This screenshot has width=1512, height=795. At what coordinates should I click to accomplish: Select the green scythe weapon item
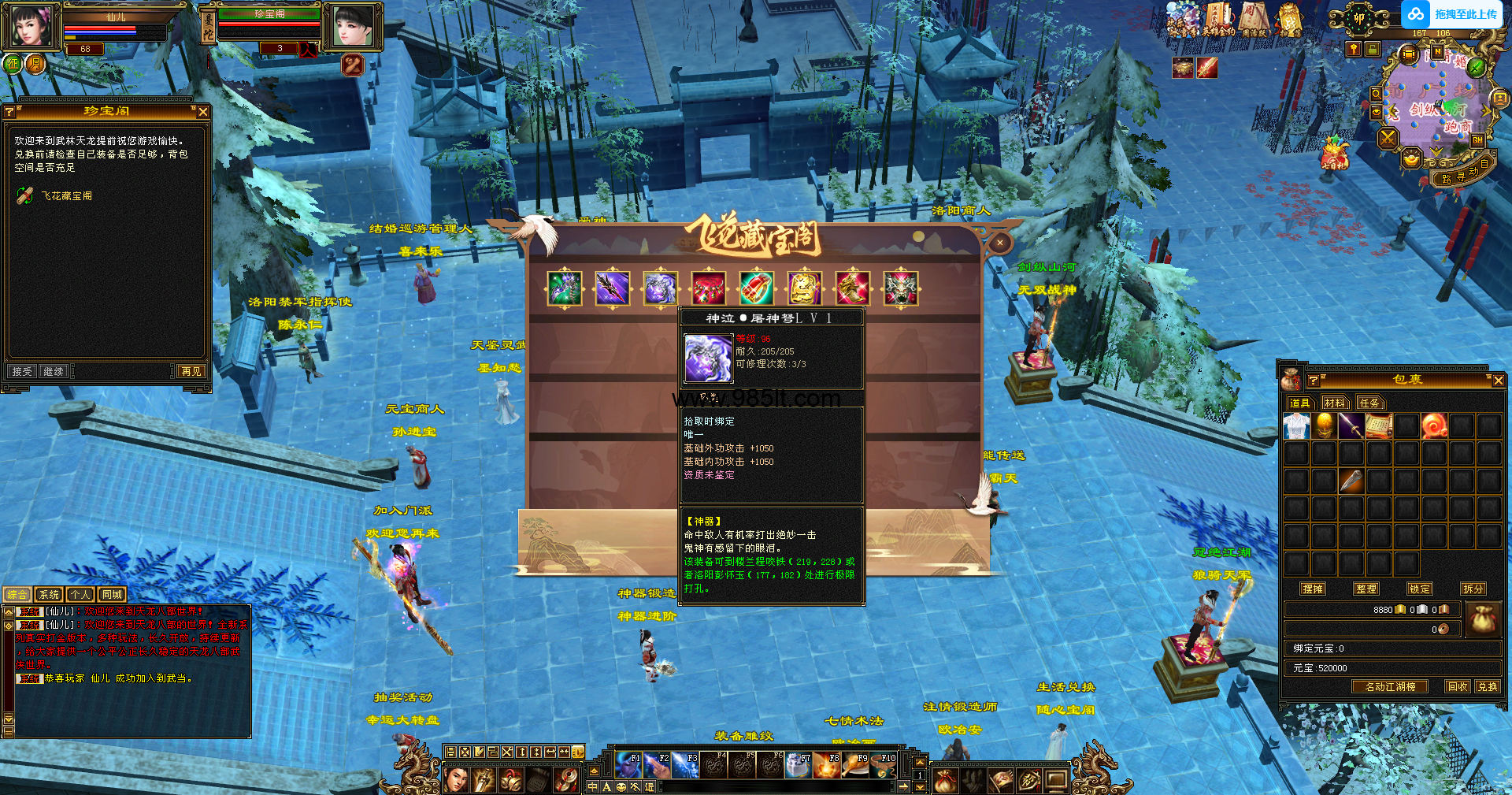[x=565, y=288]
